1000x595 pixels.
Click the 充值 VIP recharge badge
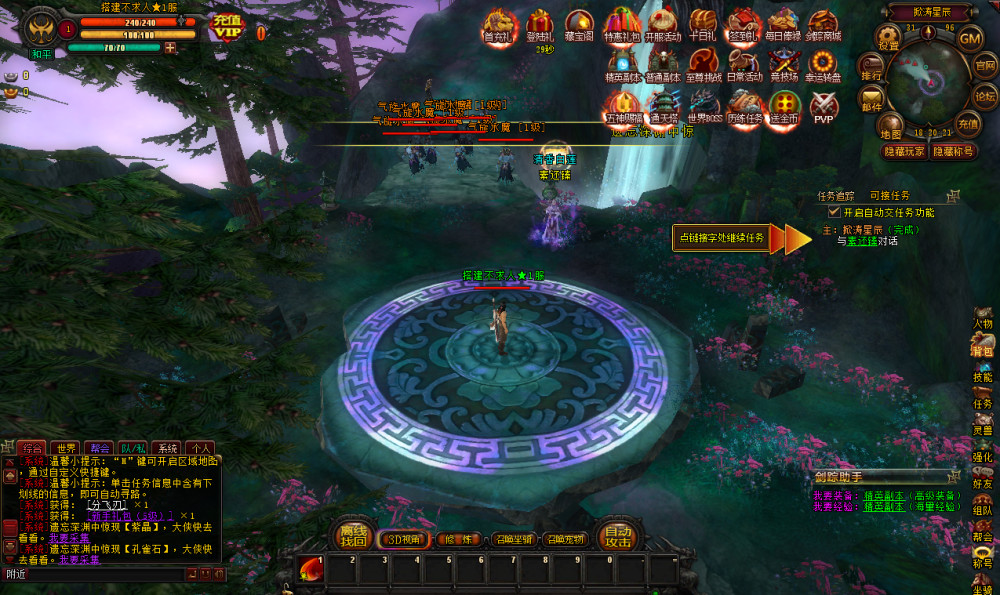click(x=227, y=28)
